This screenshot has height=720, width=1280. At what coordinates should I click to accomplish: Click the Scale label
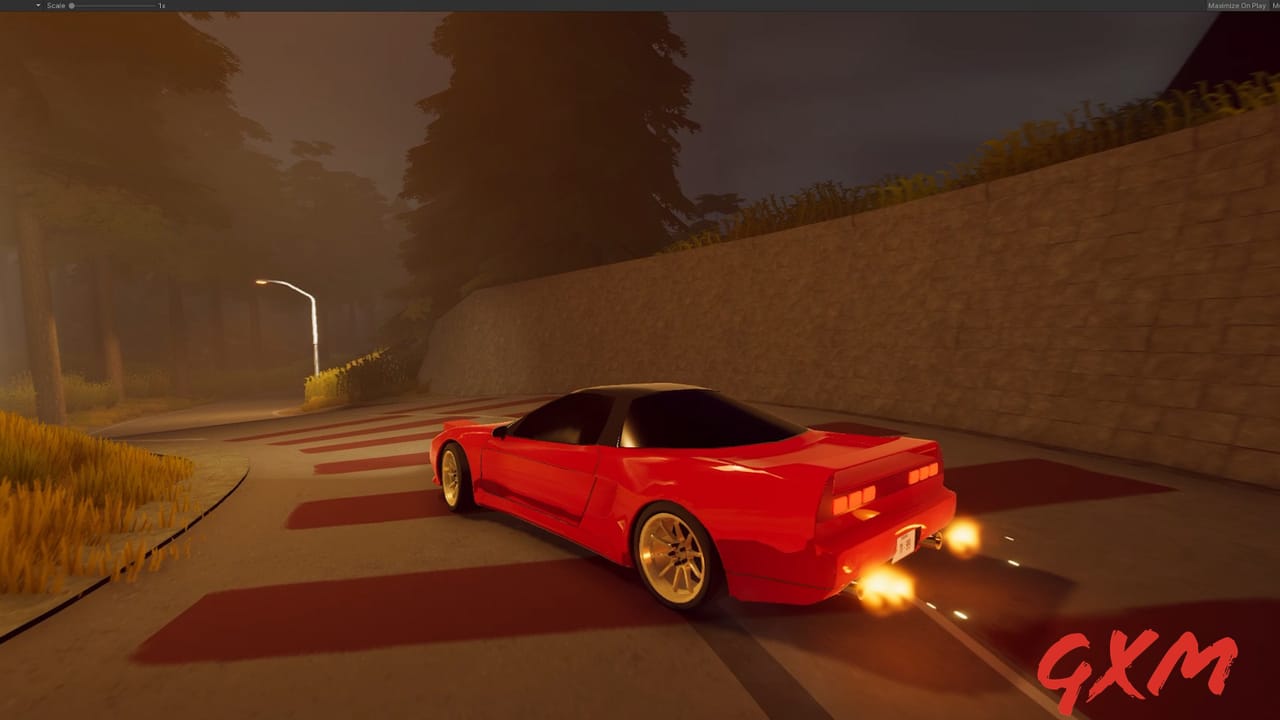pos(56,5)
